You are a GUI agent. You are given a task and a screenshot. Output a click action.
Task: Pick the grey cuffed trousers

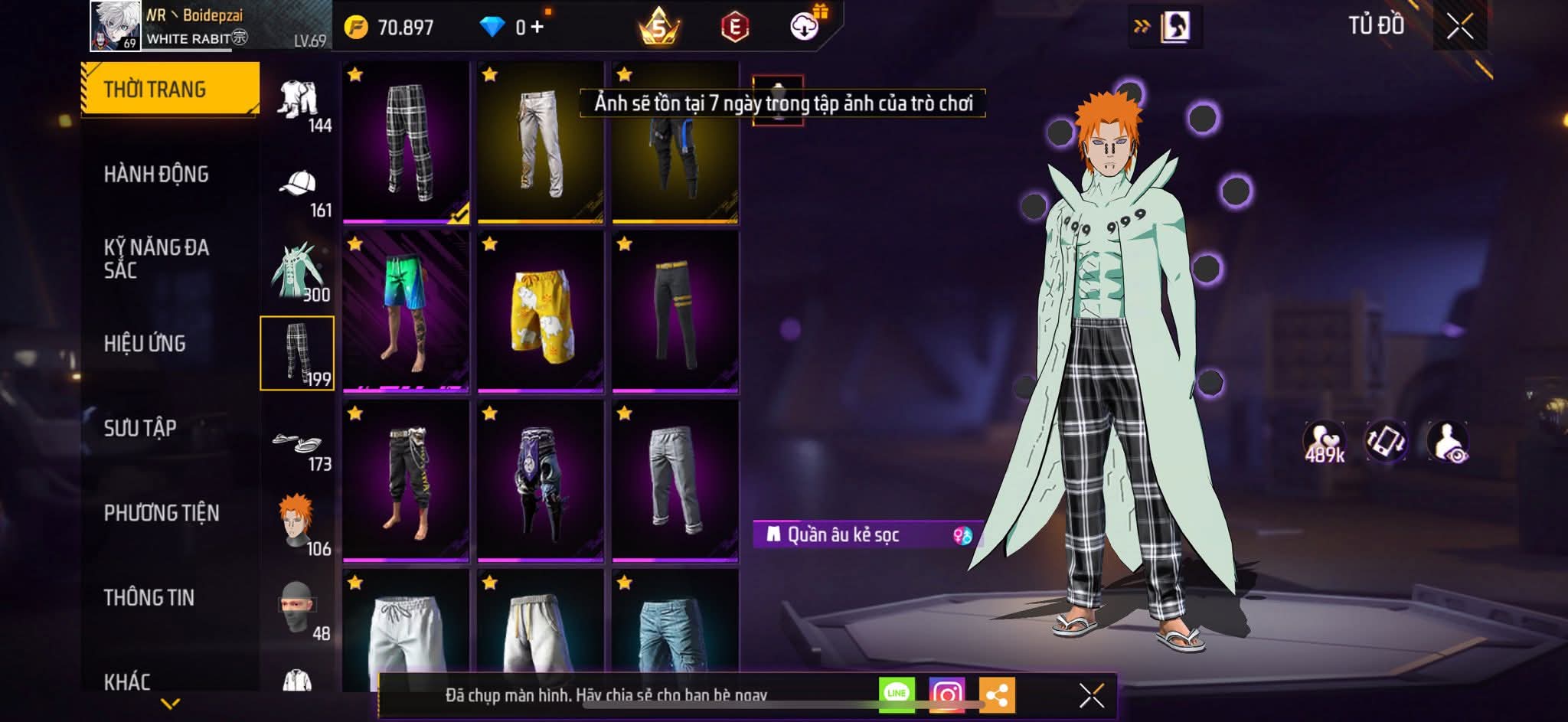click(x=675, y=482)
